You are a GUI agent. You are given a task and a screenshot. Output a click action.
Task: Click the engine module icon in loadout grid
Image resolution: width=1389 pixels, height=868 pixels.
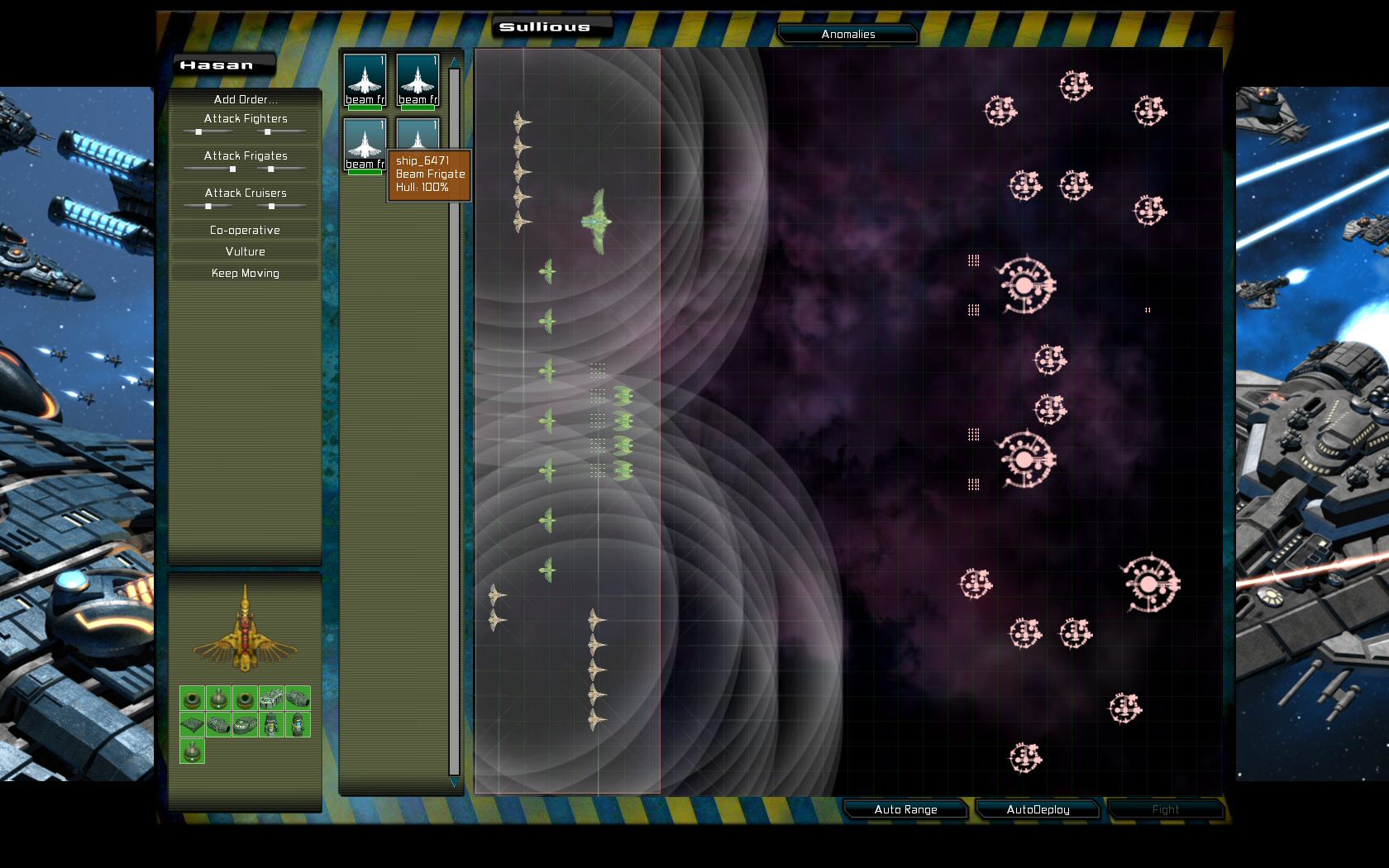(218, 725)
